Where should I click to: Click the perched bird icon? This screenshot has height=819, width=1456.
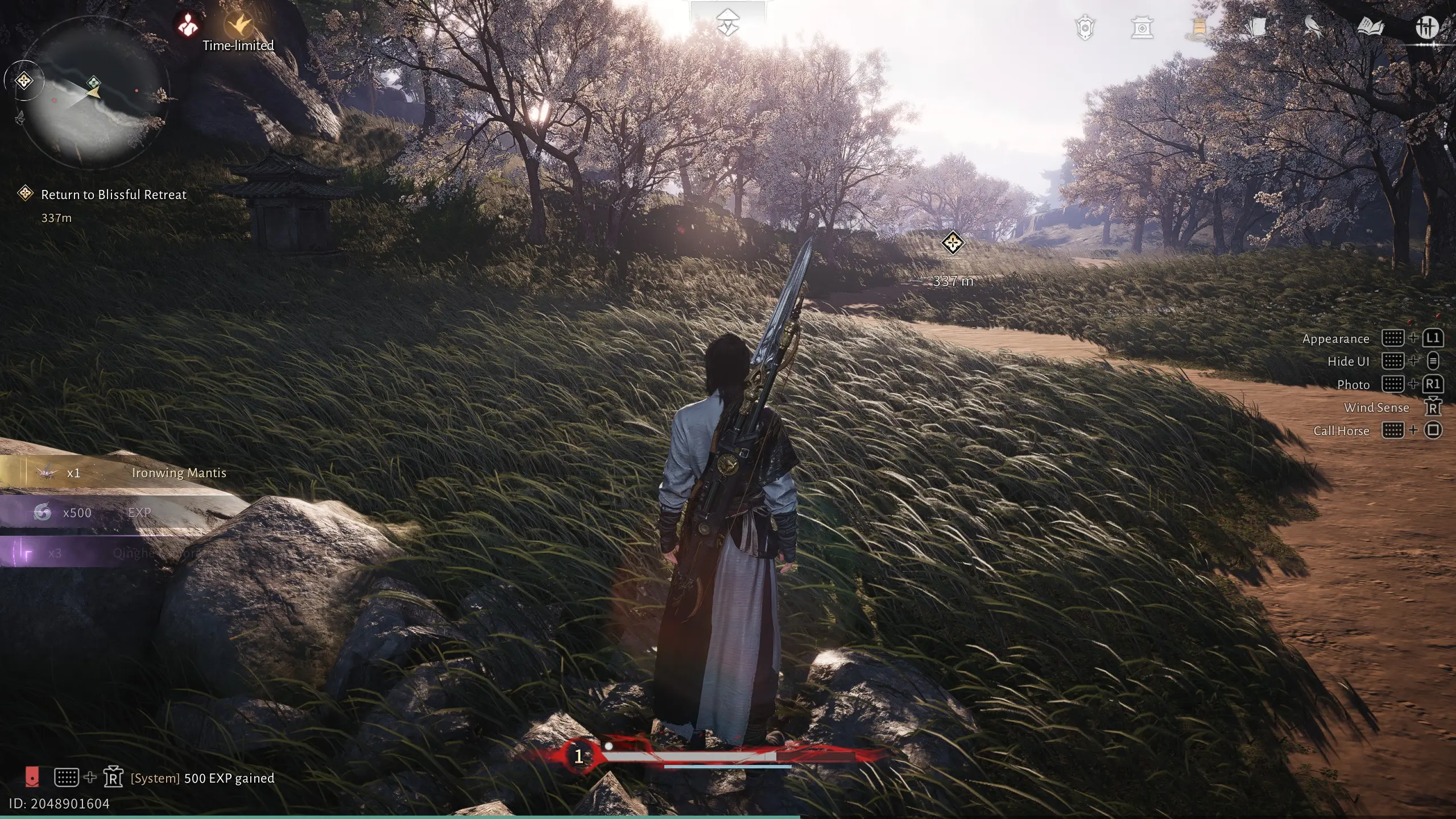(x=1312, y=28)
